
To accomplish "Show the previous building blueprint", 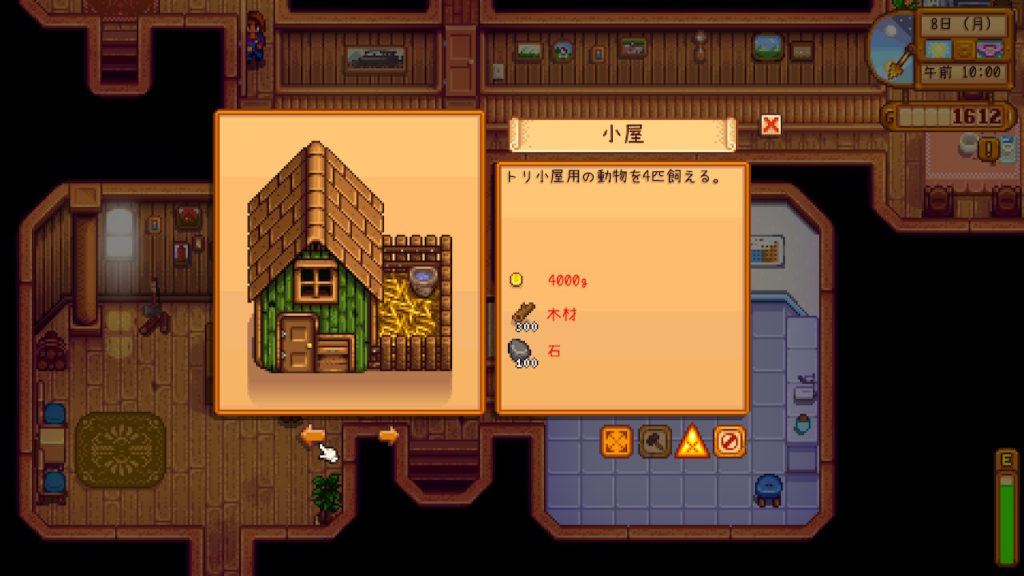I will [x=313, y=435].
